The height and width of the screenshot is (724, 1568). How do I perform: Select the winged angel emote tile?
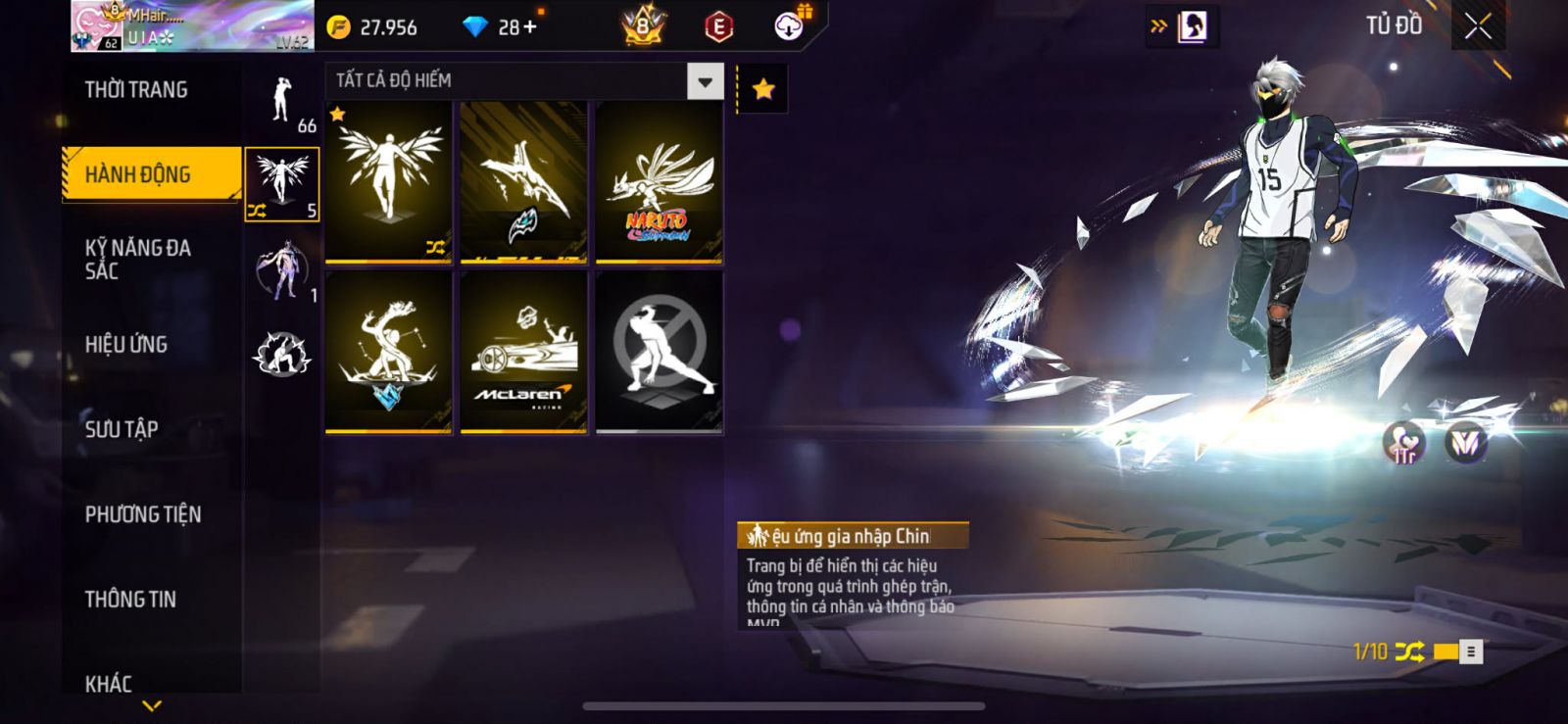coord(389,183)
